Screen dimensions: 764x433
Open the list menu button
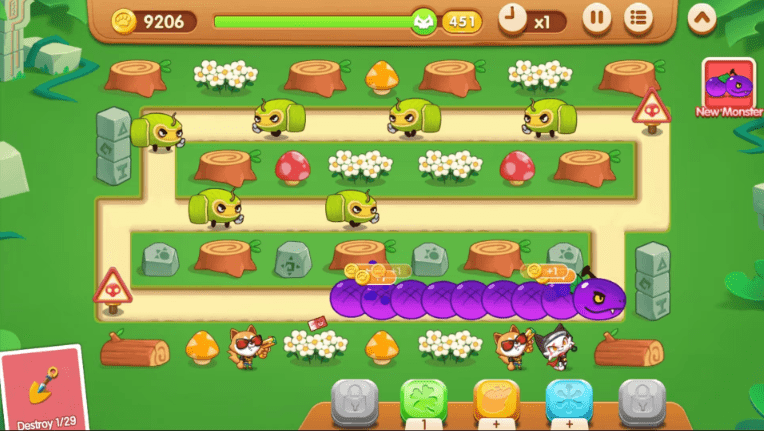pos(638,18)
